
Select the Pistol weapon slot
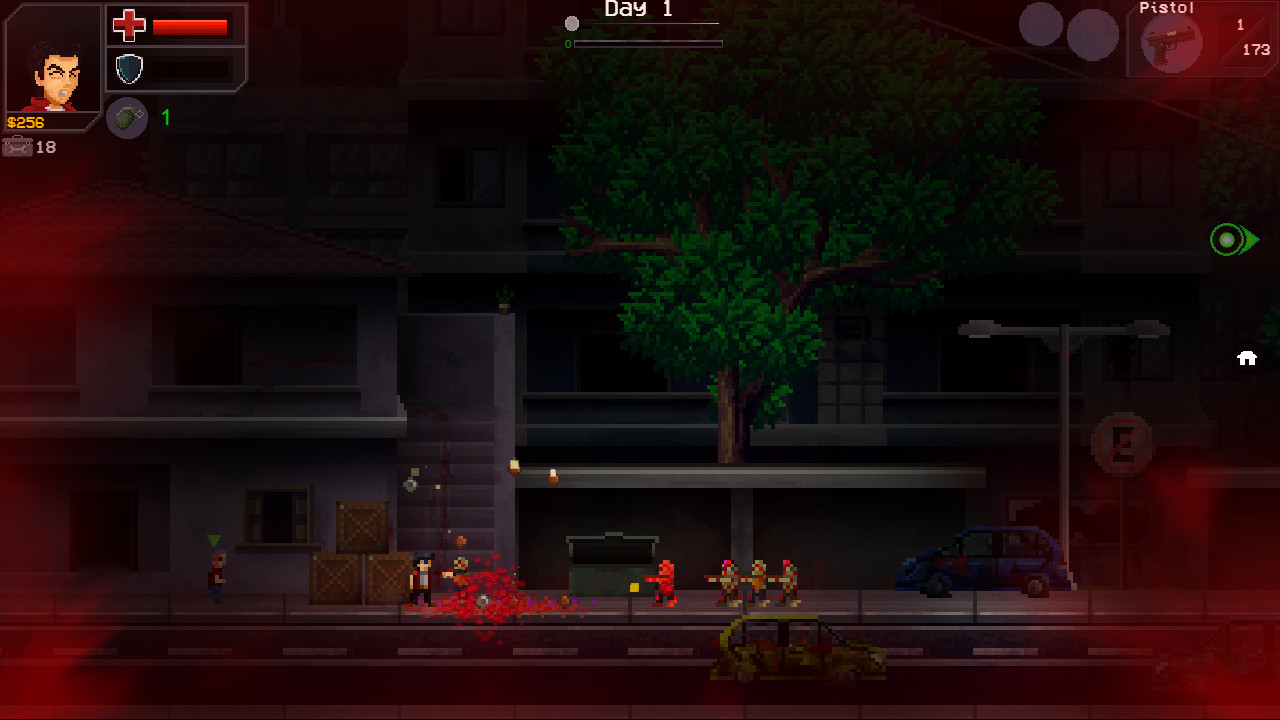(x=1200, y=40)
